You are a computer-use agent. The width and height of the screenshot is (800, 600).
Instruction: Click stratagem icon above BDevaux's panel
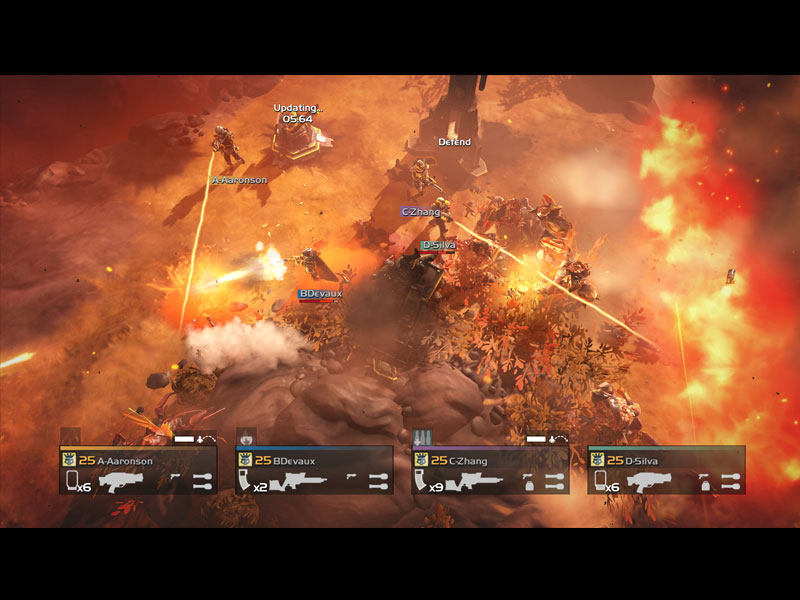pyautogui.click(x=246, y=437)
